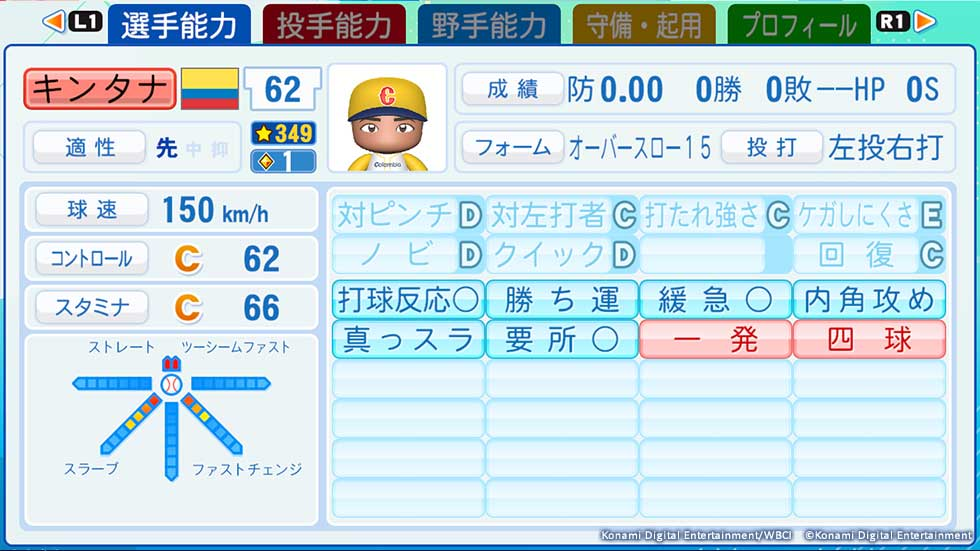Click the left arrow next to L1
This screenshot has width=980, height=551.
[x=54, y=20]
